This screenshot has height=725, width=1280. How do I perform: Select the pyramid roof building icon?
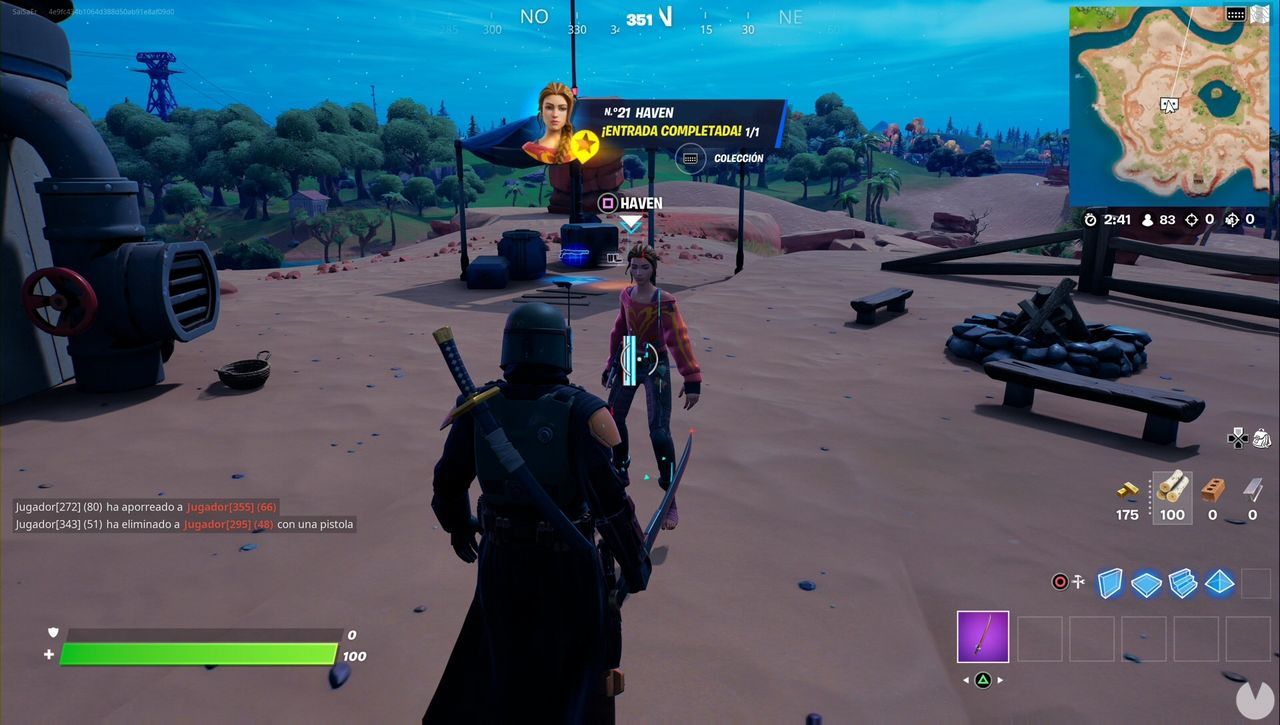(1220, 582)
